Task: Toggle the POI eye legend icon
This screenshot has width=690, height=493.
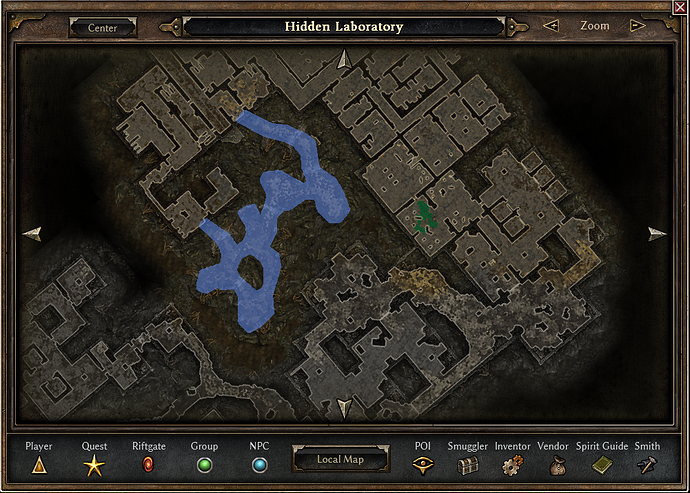Action: click(x=423, y=465)
